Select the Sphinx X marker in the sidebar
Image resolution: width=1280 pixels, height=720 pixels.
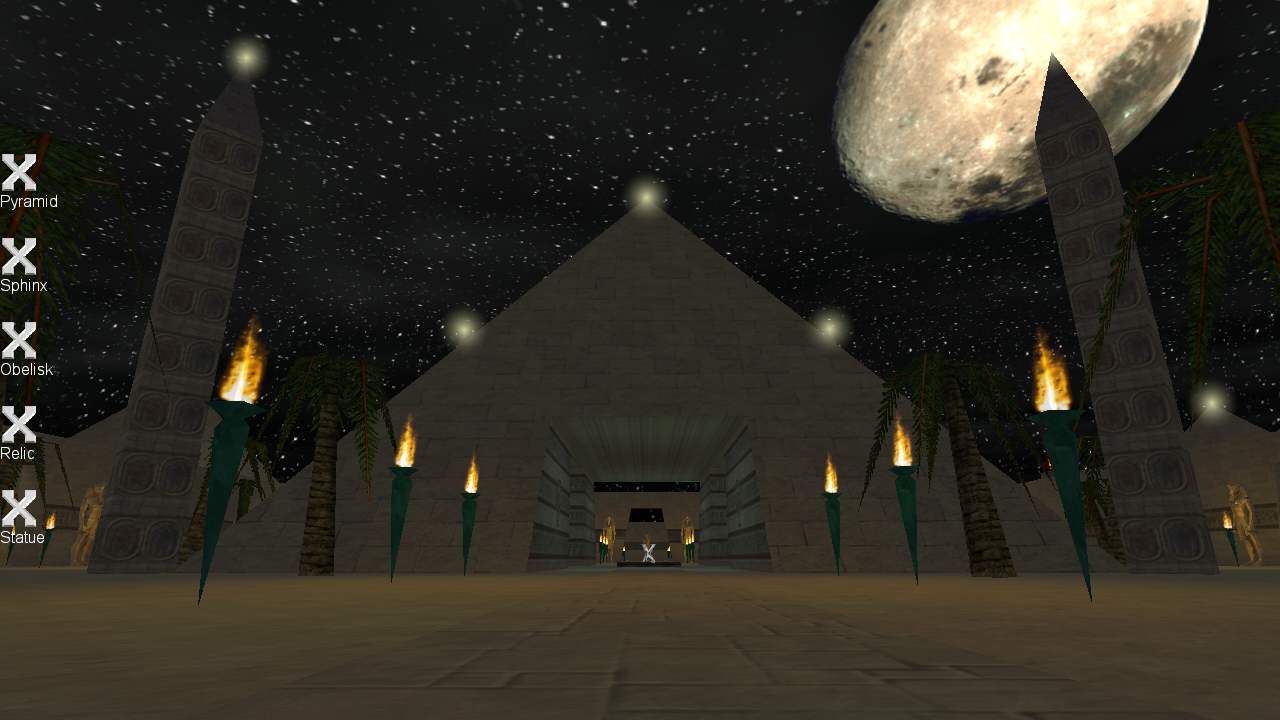pos(20,258)
